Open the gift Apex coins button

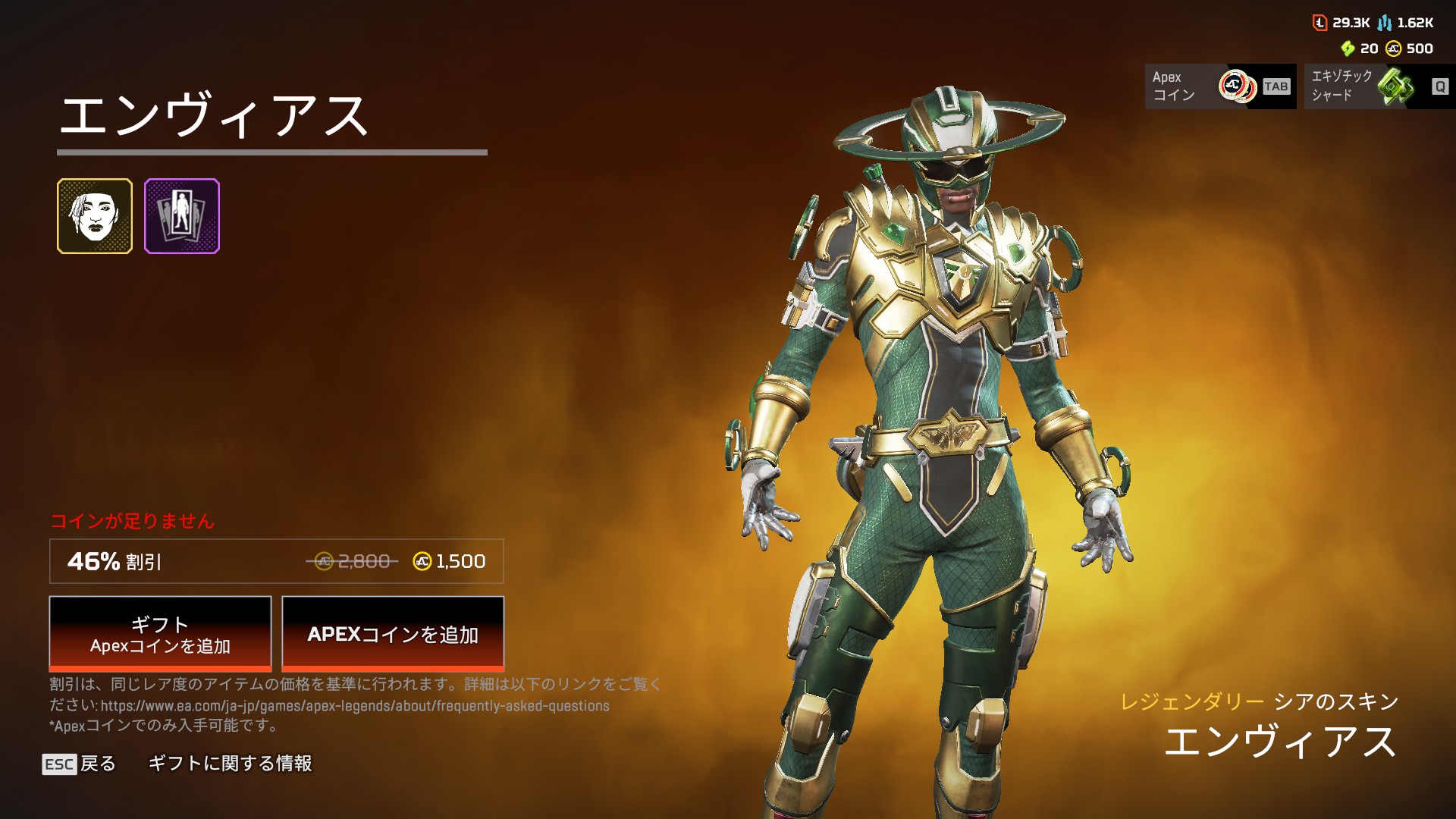point(160,634)
